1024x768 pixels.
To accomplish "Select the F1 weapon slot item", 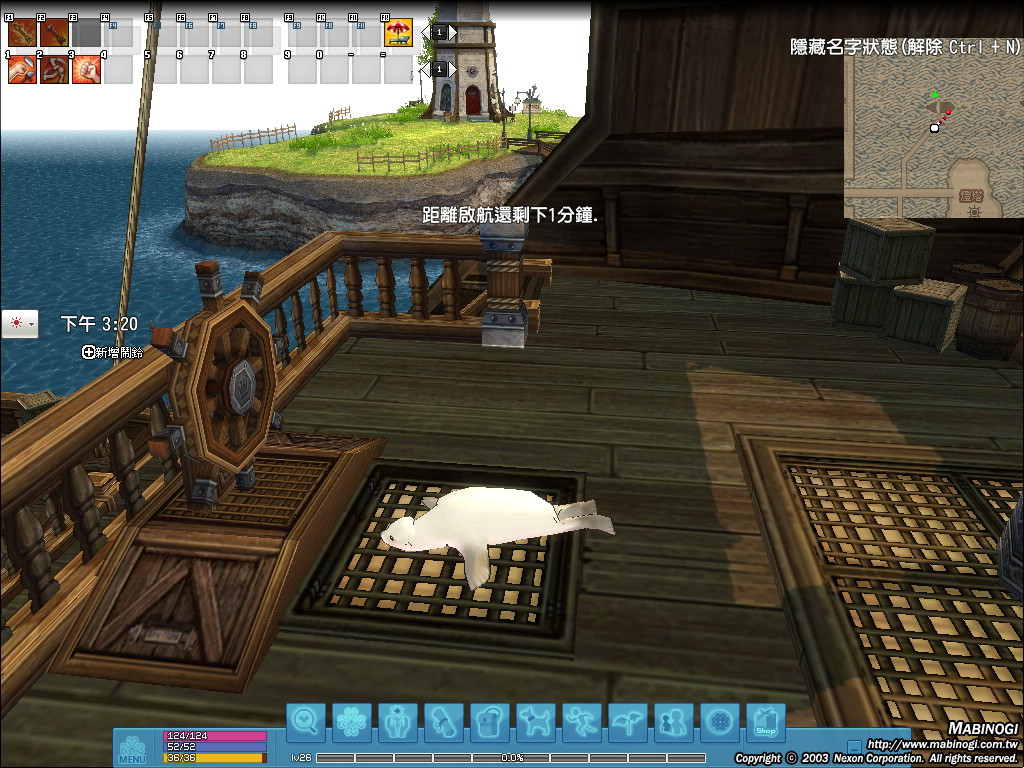I will pos(22,33).
